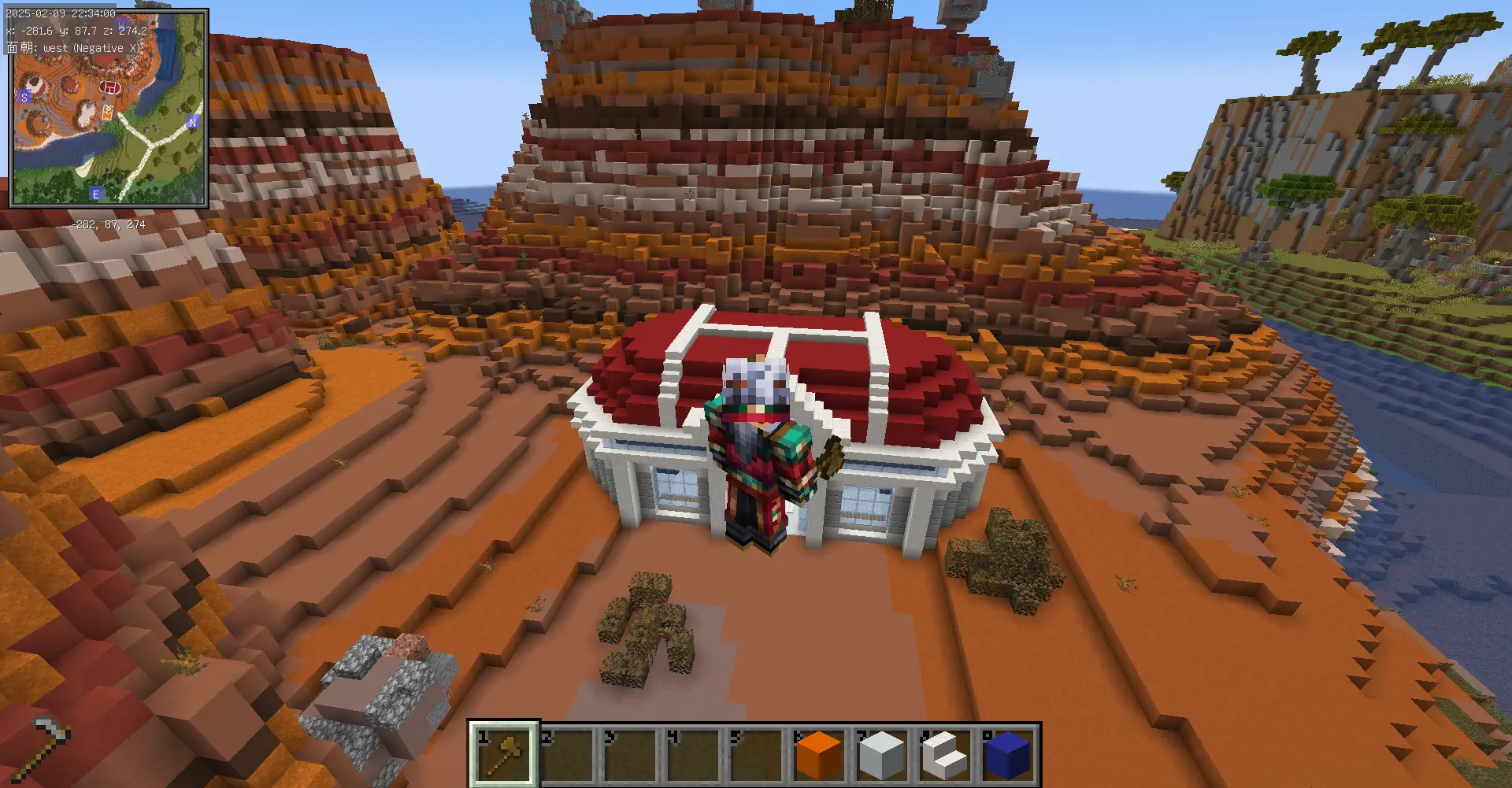This screenshot has height=788, width=1512.
Task: Pick the white stairs hotbar slot
Action: pyautogui.click(x=945, y=754)
